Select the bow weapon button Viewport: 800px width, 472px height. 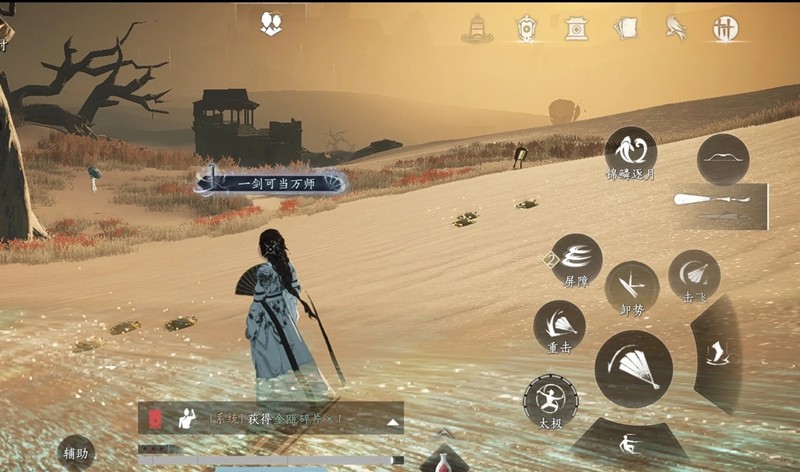pyautogui.click(x=723, y=159)
